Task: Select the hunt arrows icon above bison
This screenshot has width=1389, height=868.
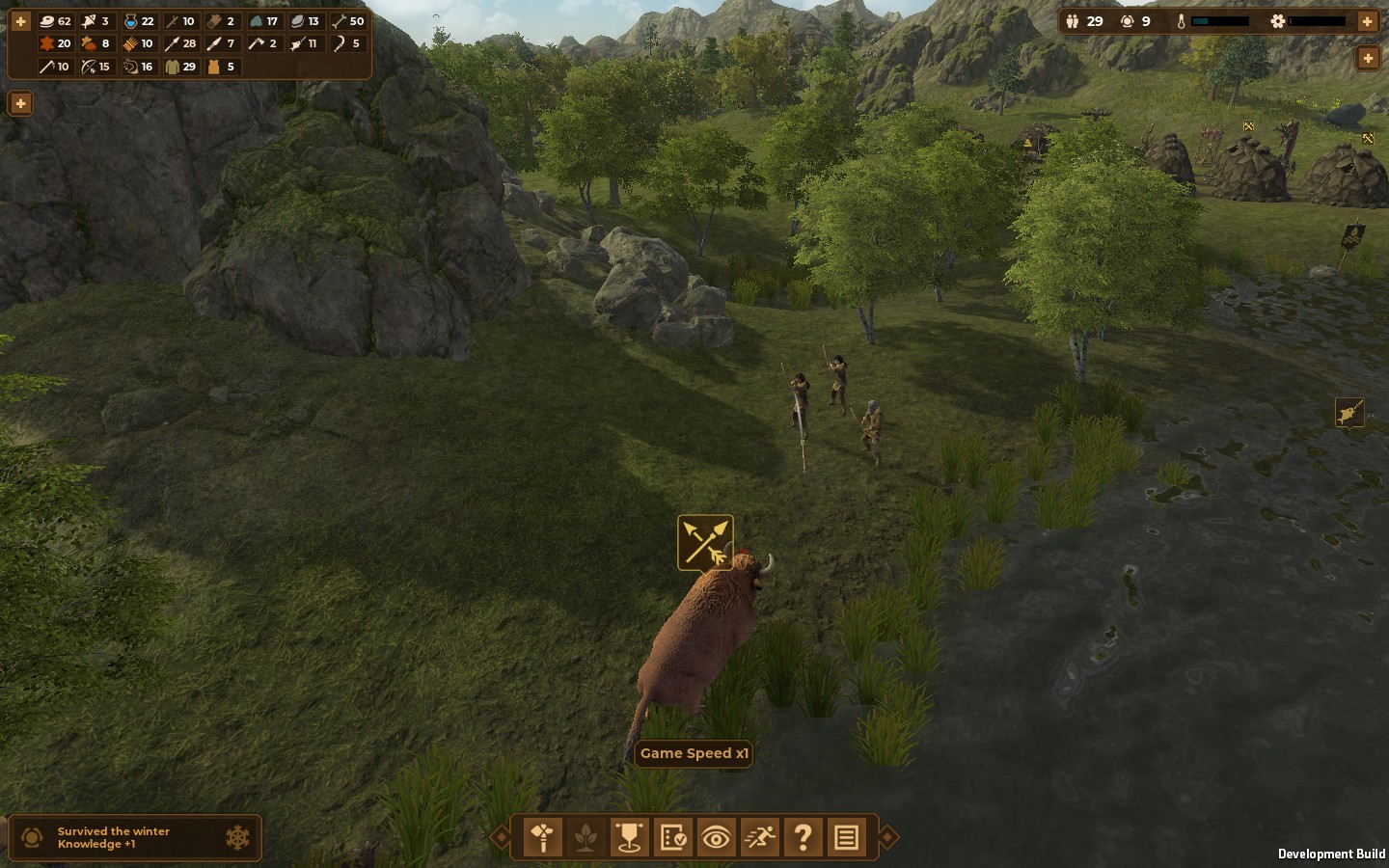Action: pyautogui.click(x=705, y=543)
